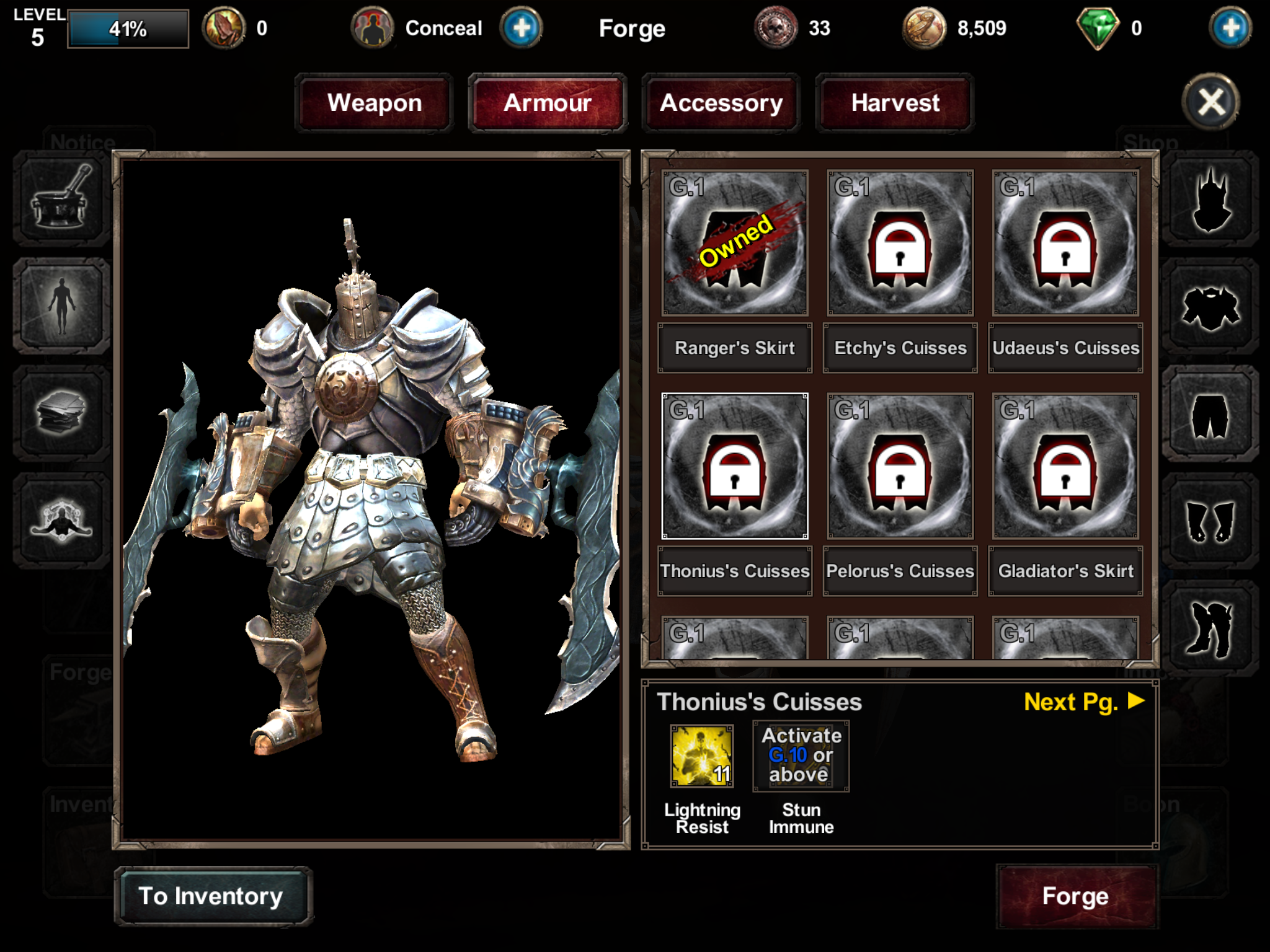The image size is (1270, 952).
Task: Go to Inventory
Action: tap(212, 896)
